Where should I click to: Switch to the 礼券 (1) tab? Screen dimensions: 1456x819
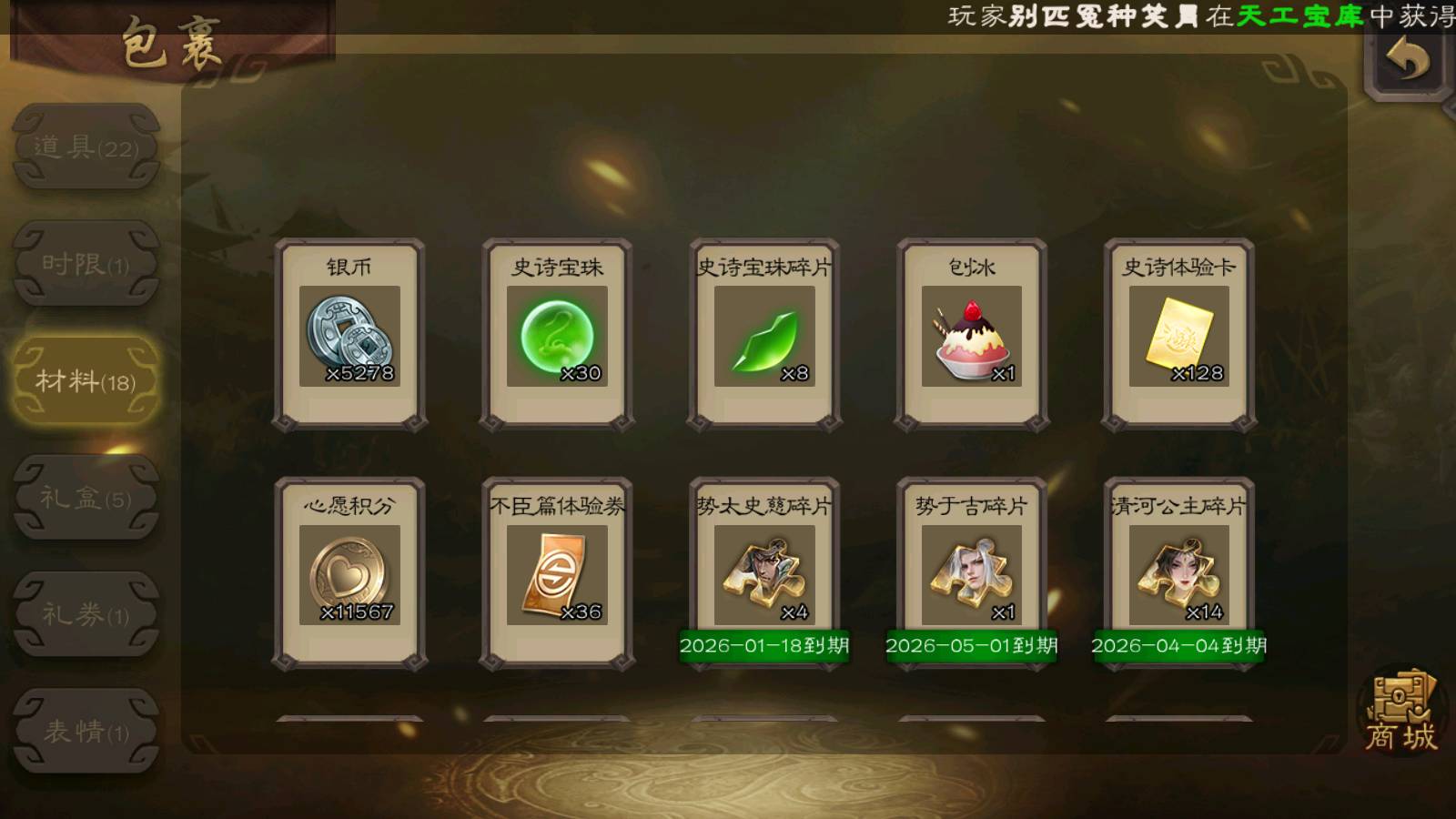pos(86,614)
